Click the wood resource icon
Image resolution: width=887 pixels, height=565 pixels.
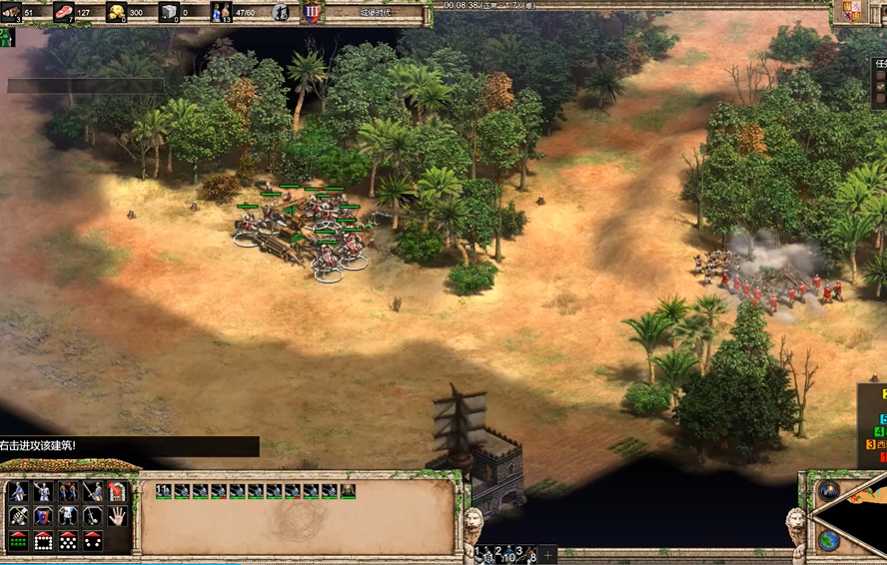click(12, 12)
